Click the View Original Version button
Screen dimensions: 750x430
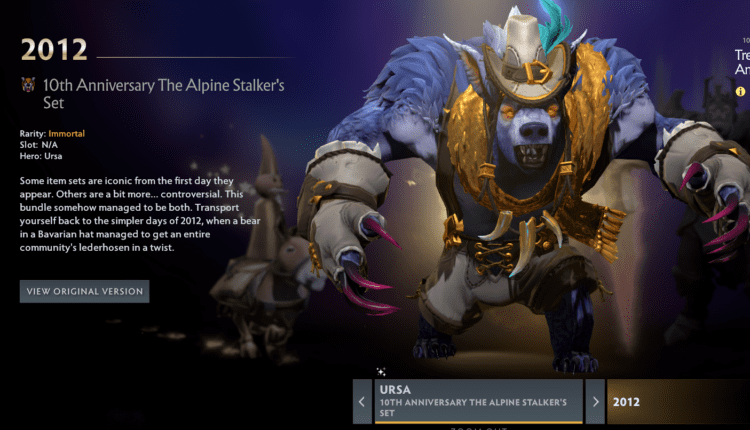[x=85, y=292]
